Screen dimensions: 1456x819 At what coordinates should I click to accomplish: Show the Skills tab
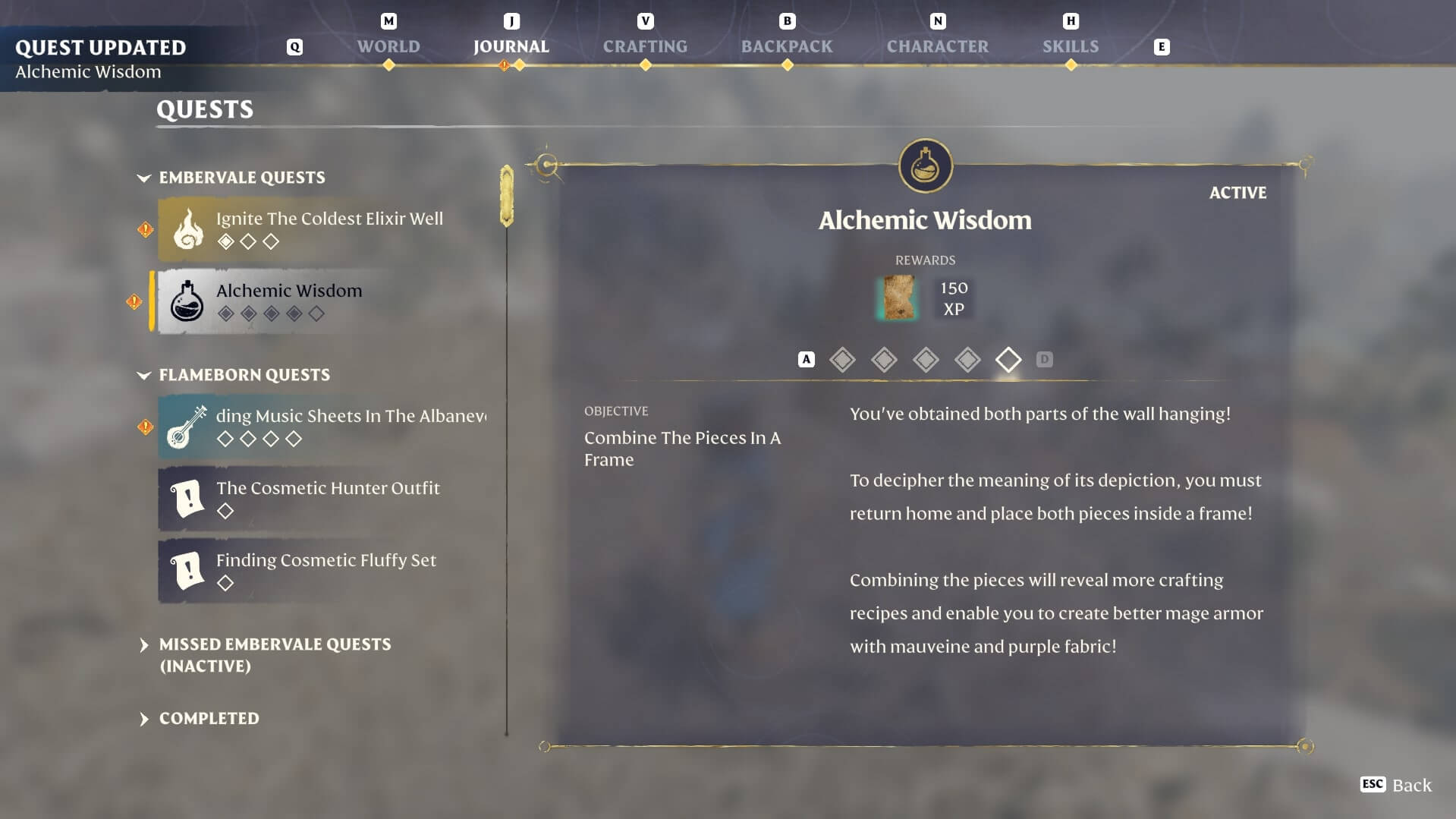point(1070,46)
